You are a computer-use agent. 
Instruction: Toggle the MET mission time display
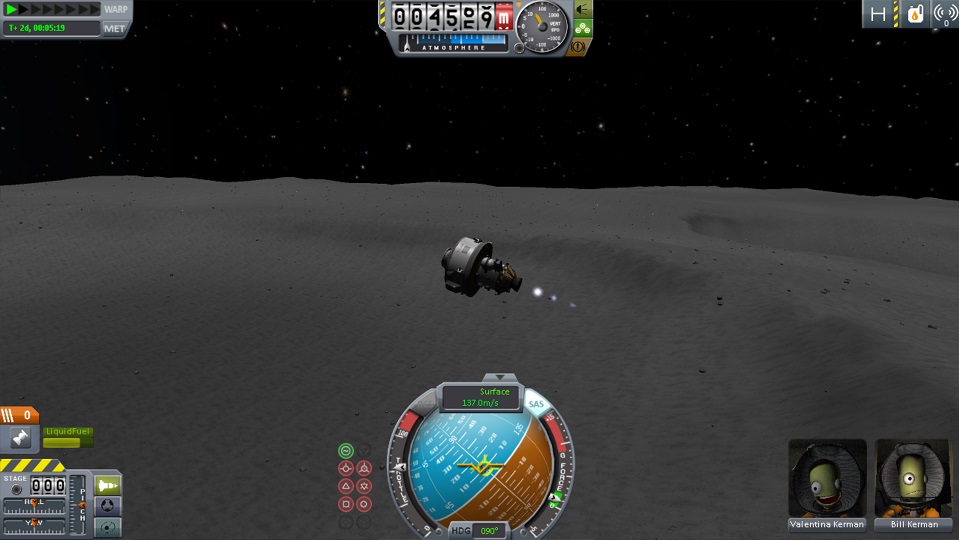pos(115,28)
